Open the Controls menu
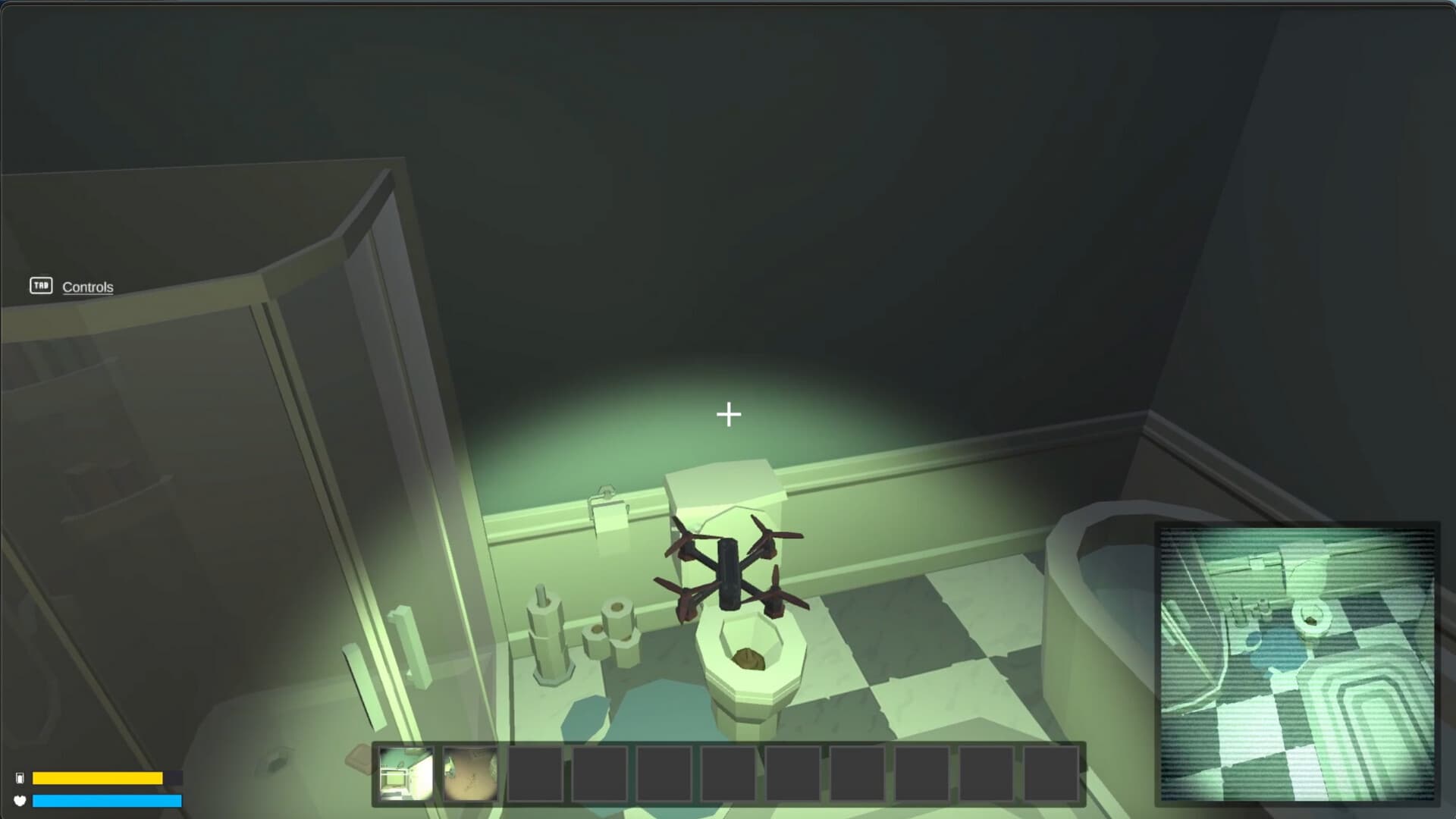Image resolution: width=1456 pixels, height=819 pixels. point(88,287)
